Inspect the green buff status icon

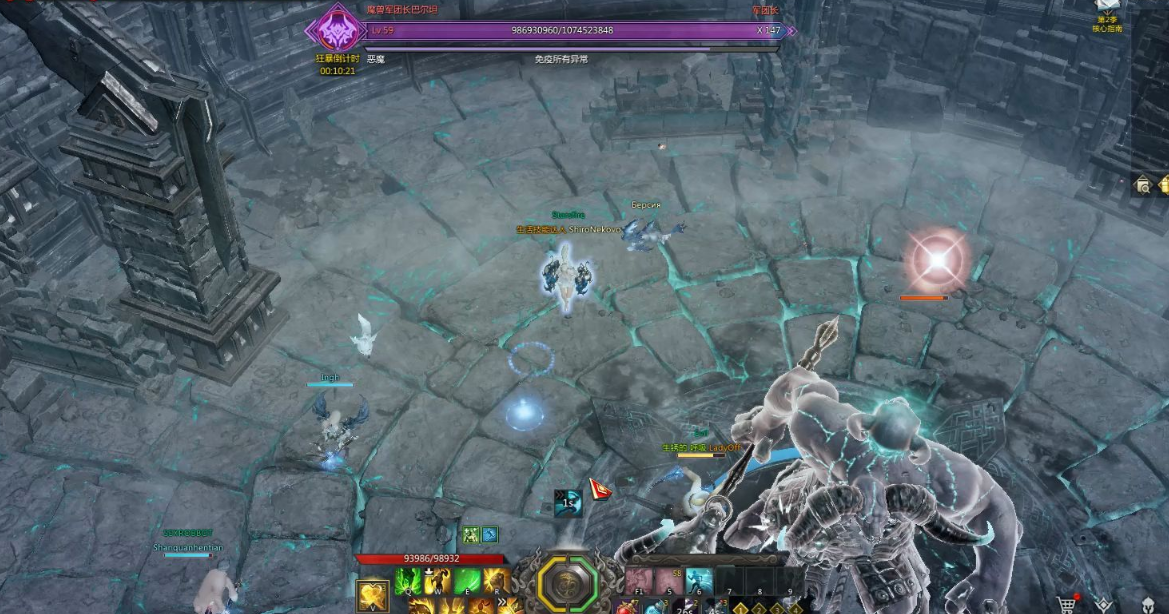point(470,535)
